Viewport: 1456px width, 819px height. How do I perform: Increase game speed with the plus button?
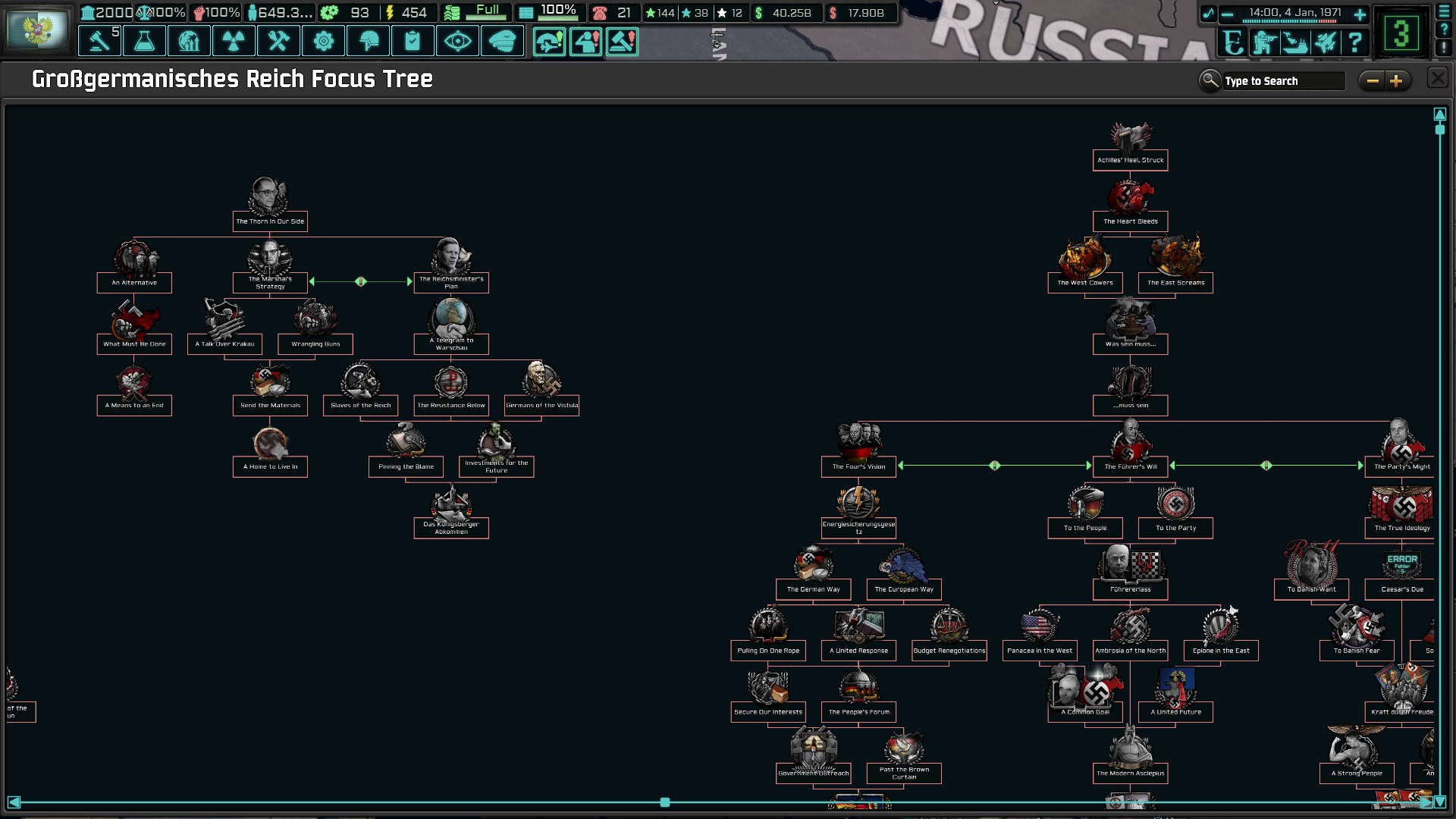pos(1360,14)
